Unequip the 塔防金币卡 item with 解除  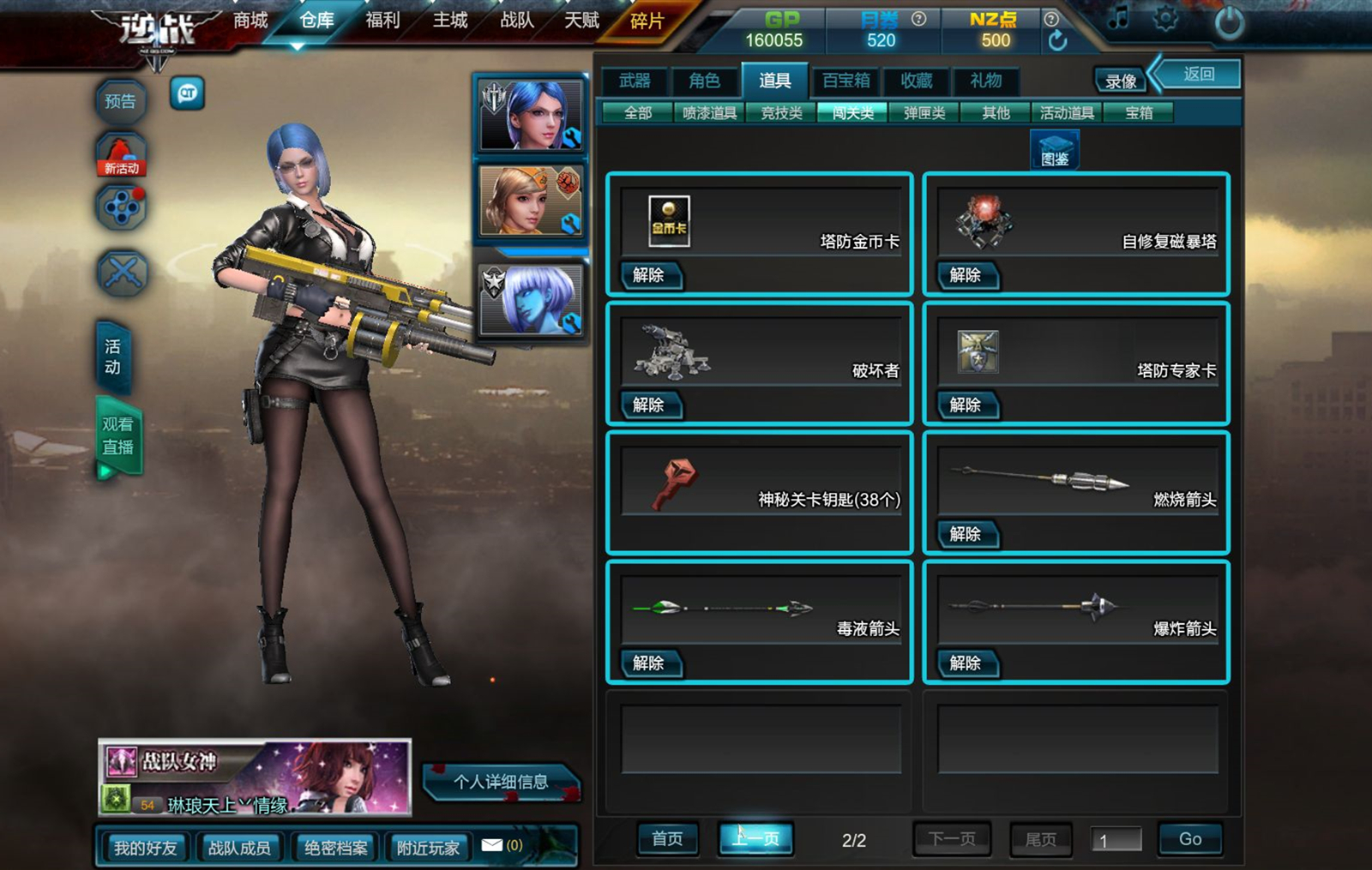point(649,275)
